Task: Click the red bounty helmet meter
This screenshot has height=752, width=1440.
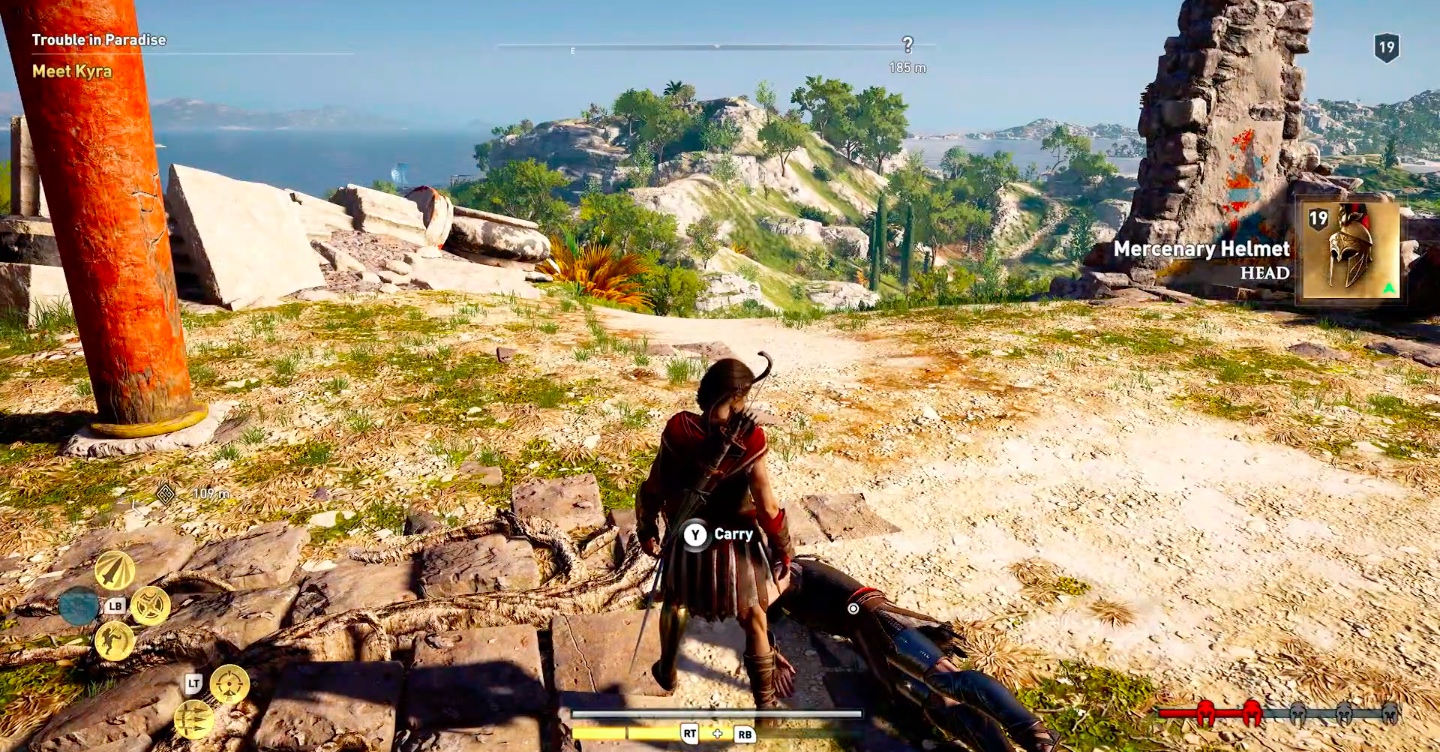Action: (1205, 713)
